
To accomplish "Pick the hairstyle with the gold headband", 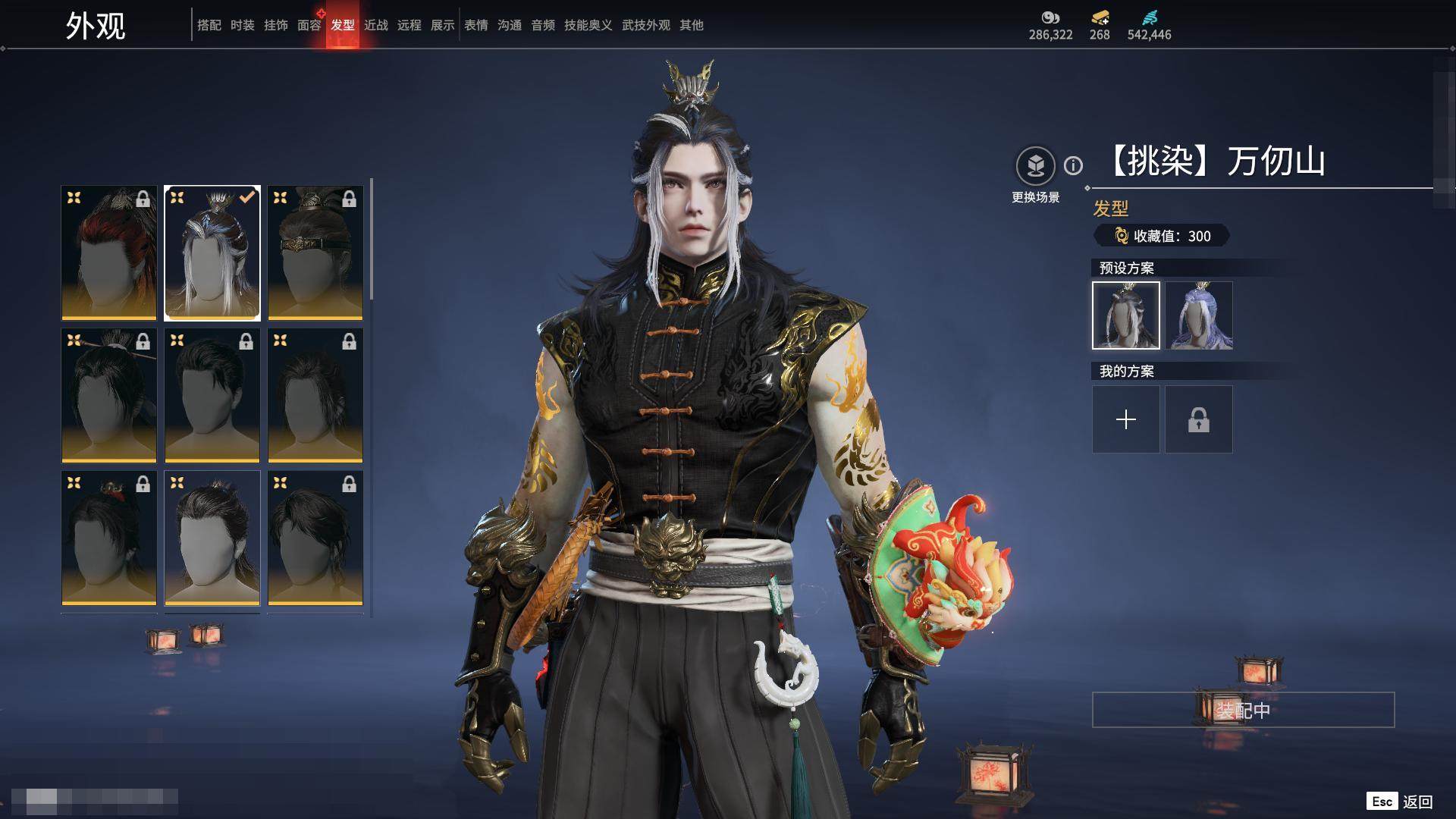I will (x=315, y=253).
